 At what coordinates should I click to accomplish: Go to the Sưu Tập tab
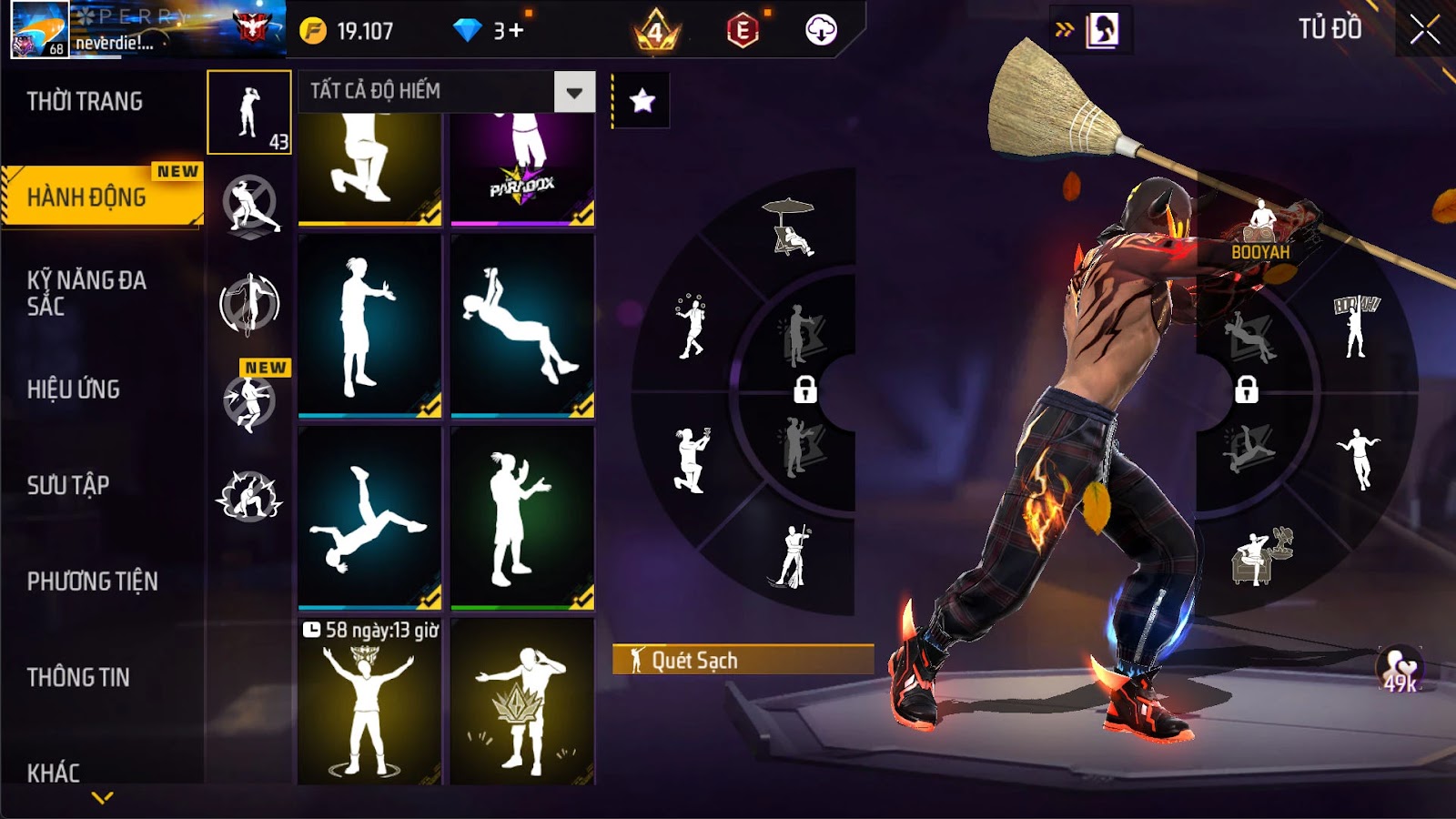[x=68, y=485]
